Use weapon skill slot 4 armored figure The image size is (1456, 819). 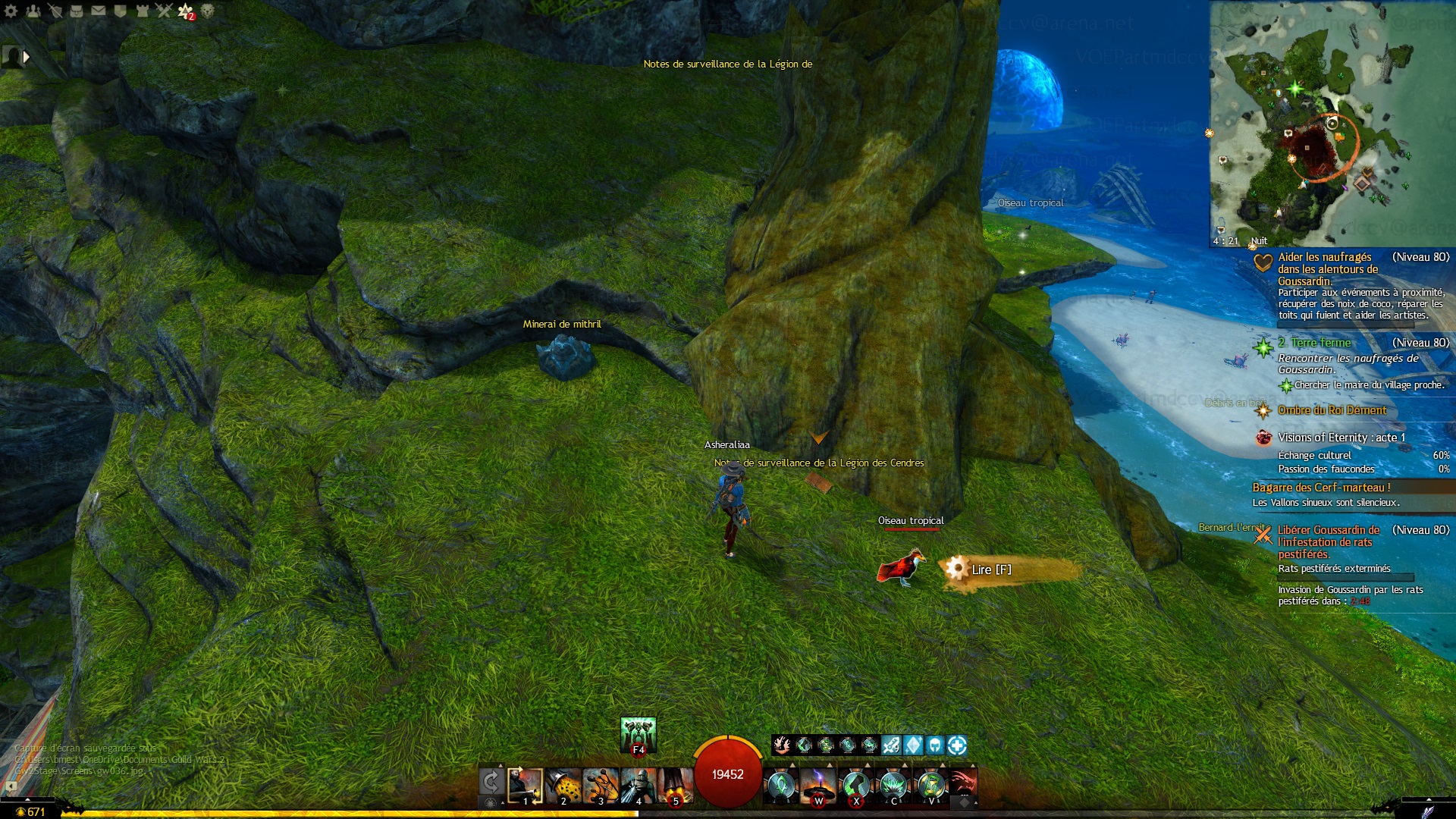(639, 786)
